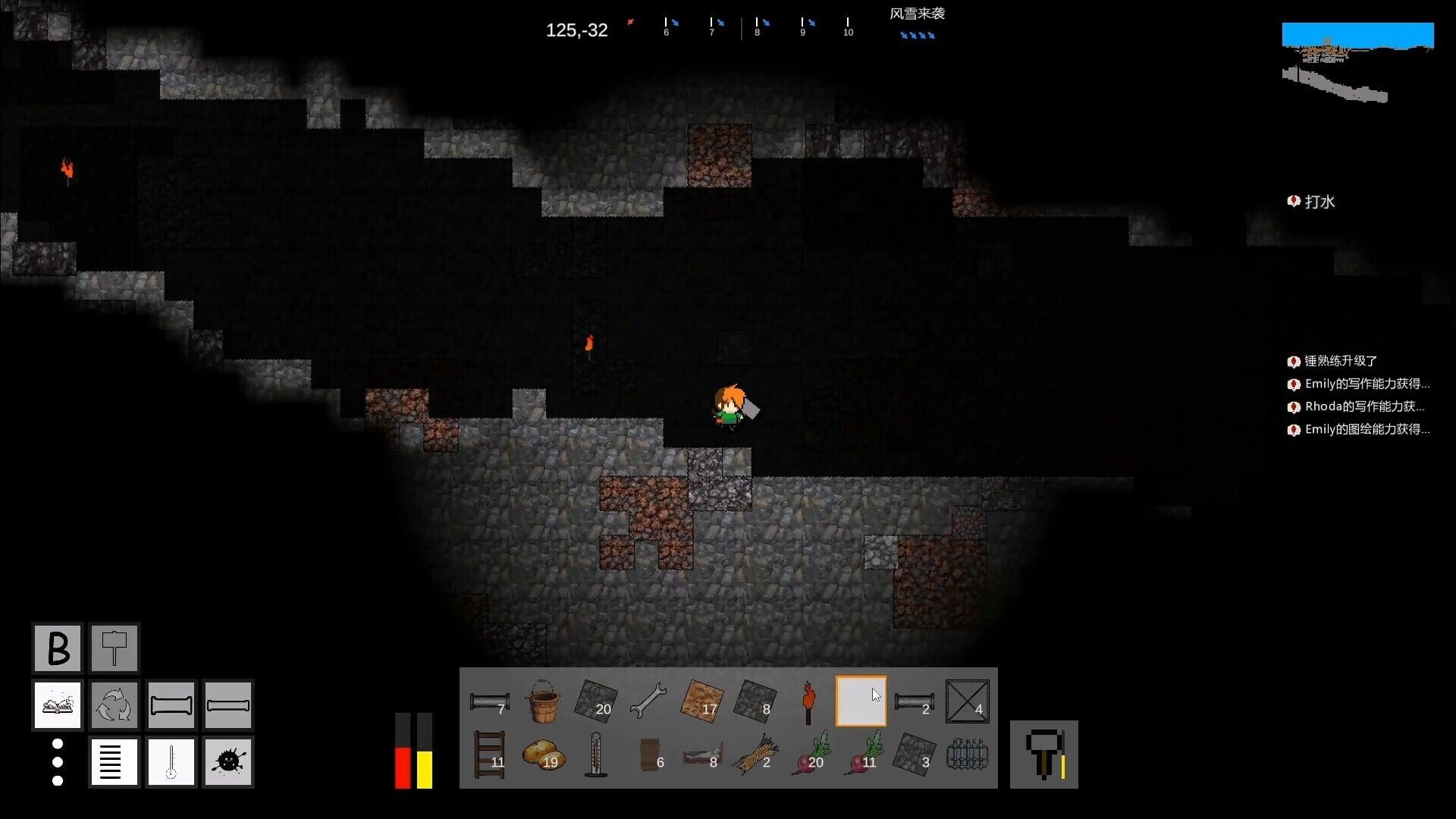This screenshot has height=819, width=1456.
Task: Select the wrench tool in the hotbar
Action: (647, 699)
